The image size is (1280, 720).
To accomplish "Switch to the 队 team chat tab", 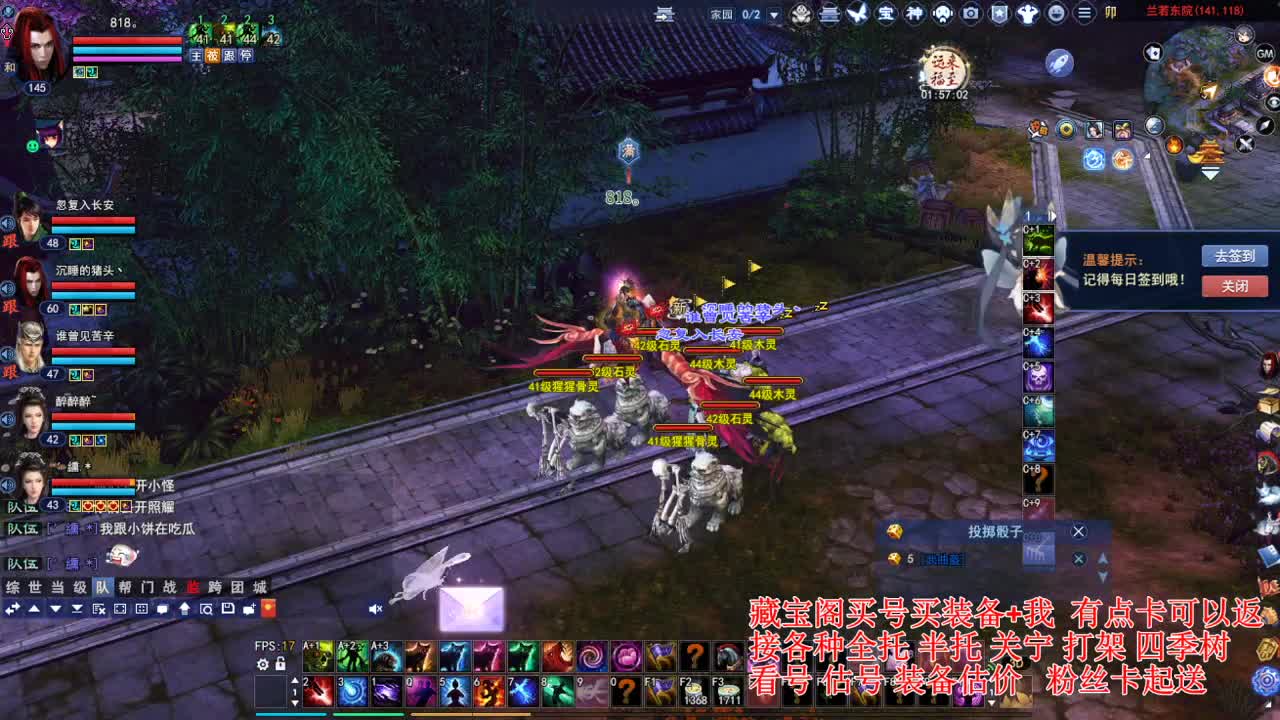I will [x=102, y=586].
